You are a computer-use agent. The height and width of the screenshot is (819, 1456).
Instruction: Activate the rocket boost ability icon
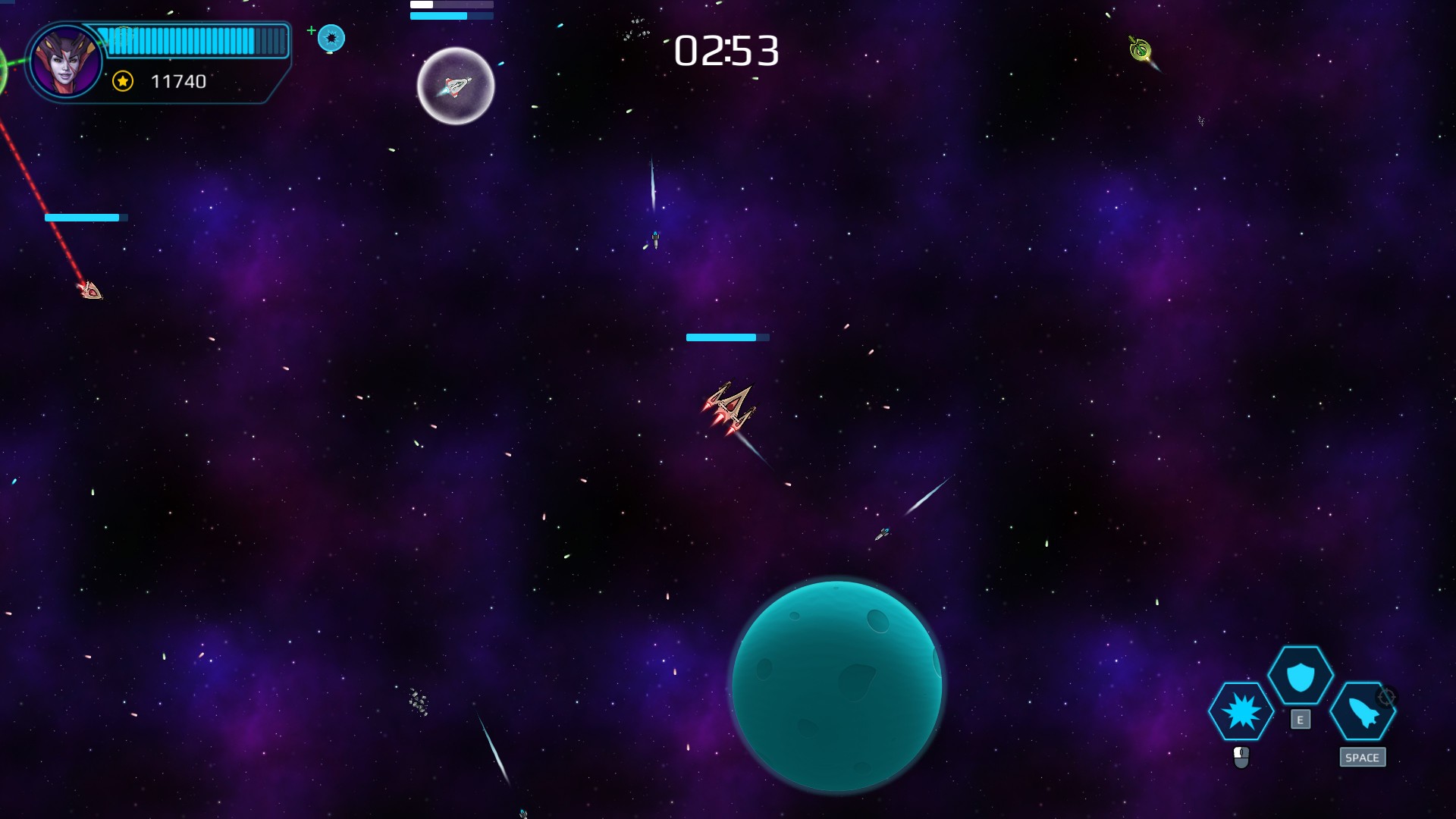[1361, 711]
